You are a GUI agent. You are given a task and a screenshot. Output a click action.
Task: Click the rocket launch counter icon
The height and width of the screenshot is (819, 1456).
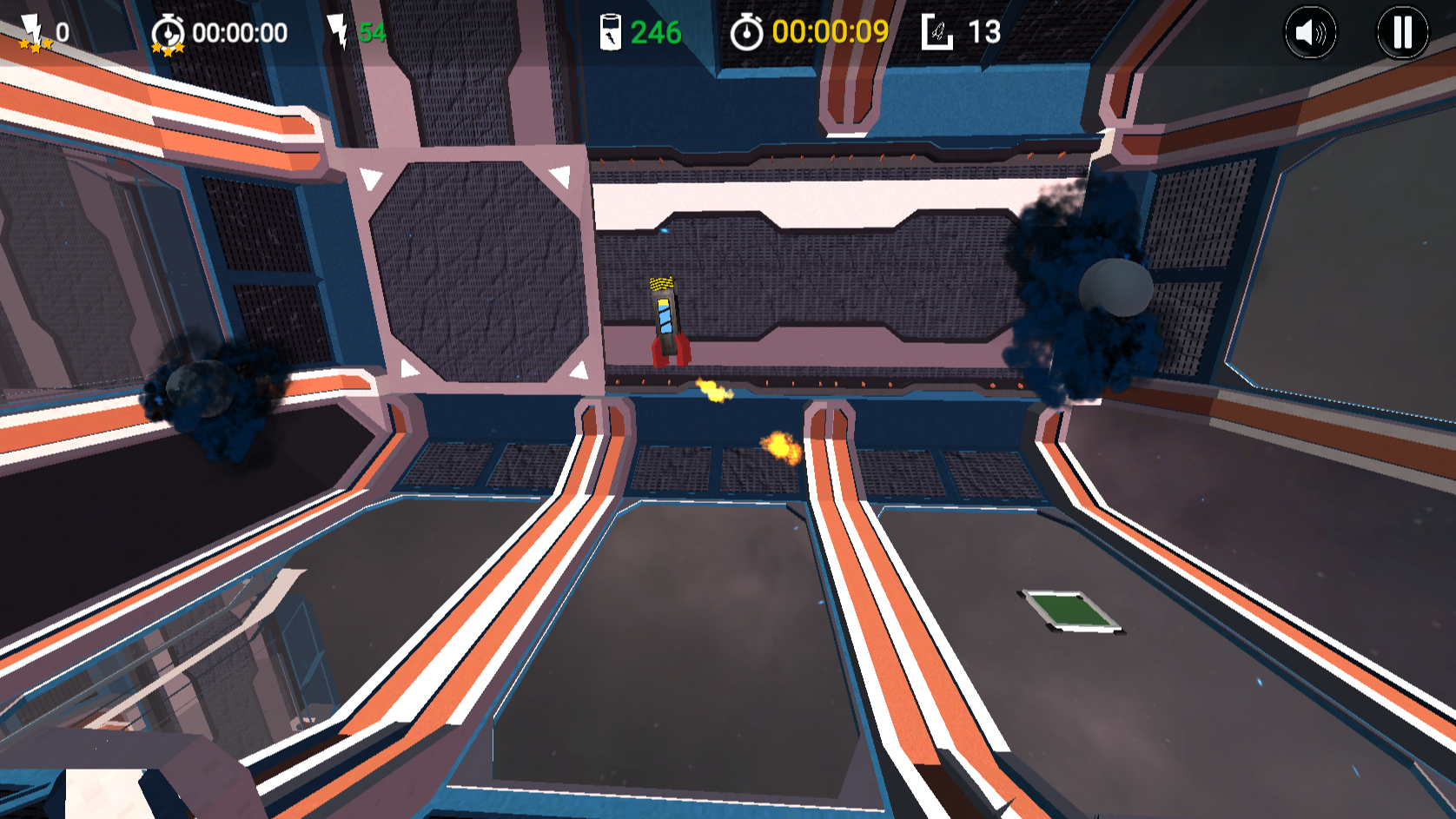(x=939, y=31)
